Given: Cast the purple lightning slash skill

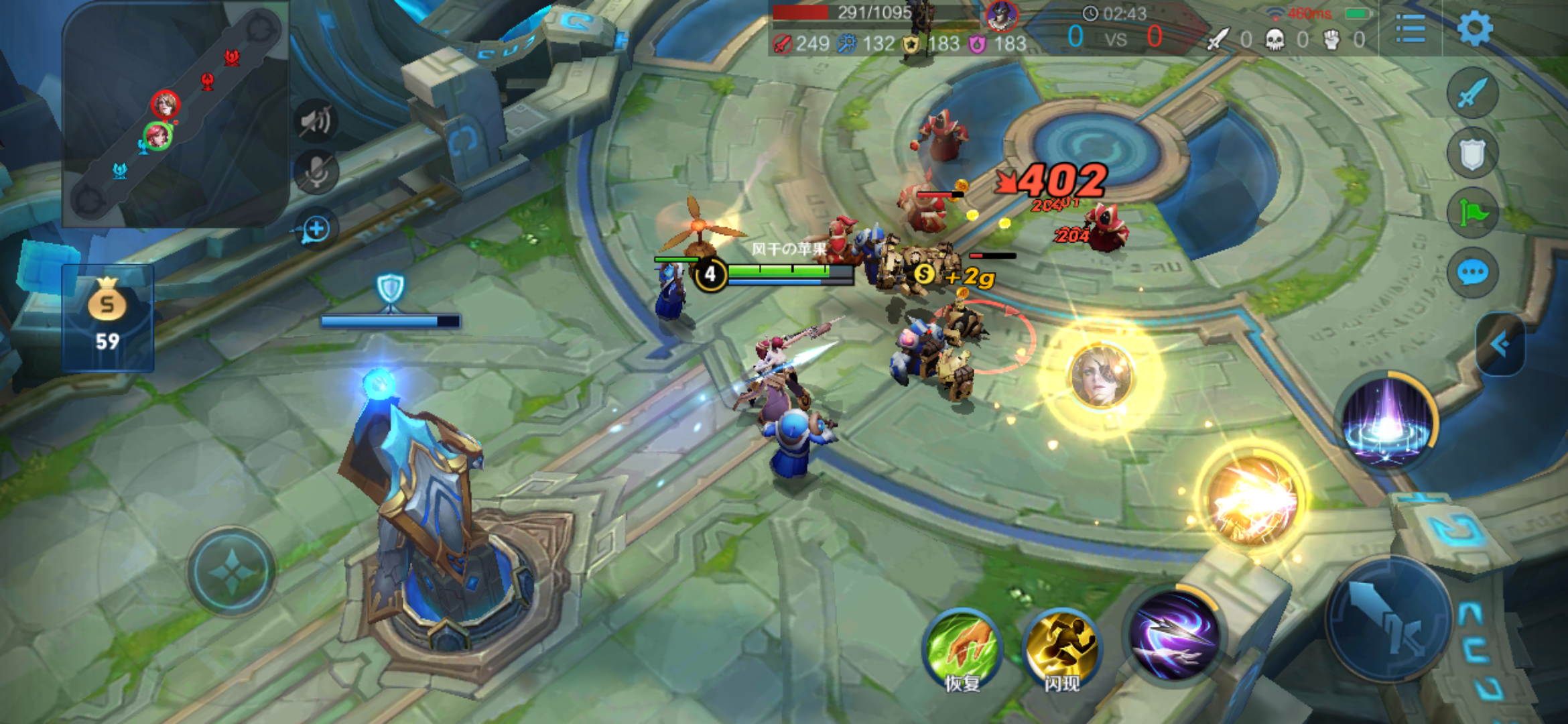Looking at the screenshot, I should coord(1174,636).
